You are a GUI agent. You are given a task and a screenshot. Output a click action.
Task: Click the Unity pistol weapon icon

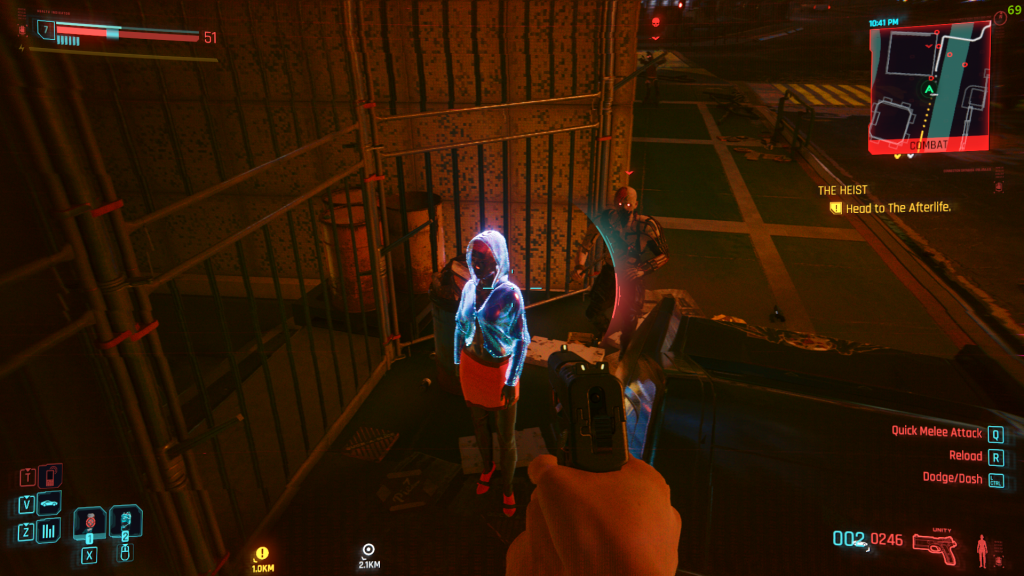point(935,546)
